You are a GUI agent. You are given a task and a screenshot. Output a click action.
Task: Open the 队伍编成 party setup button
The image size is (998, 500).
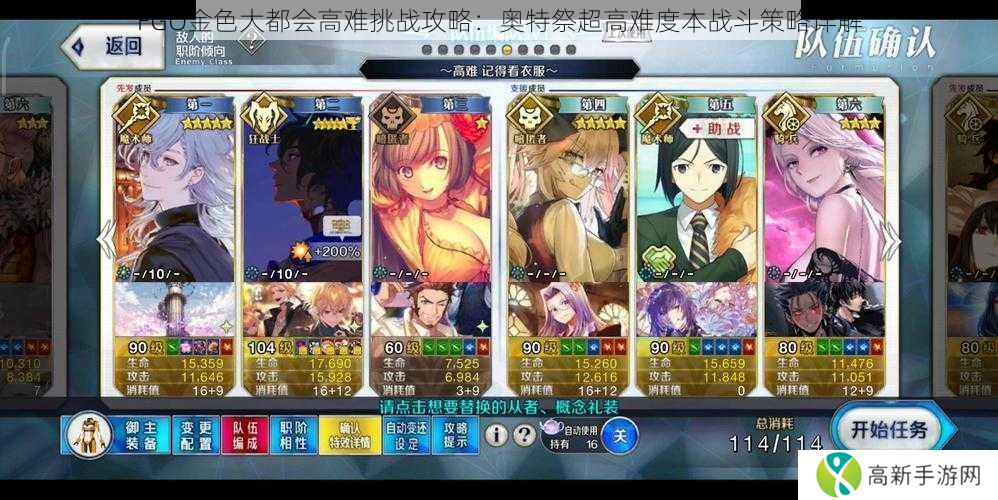click(243, 435)
